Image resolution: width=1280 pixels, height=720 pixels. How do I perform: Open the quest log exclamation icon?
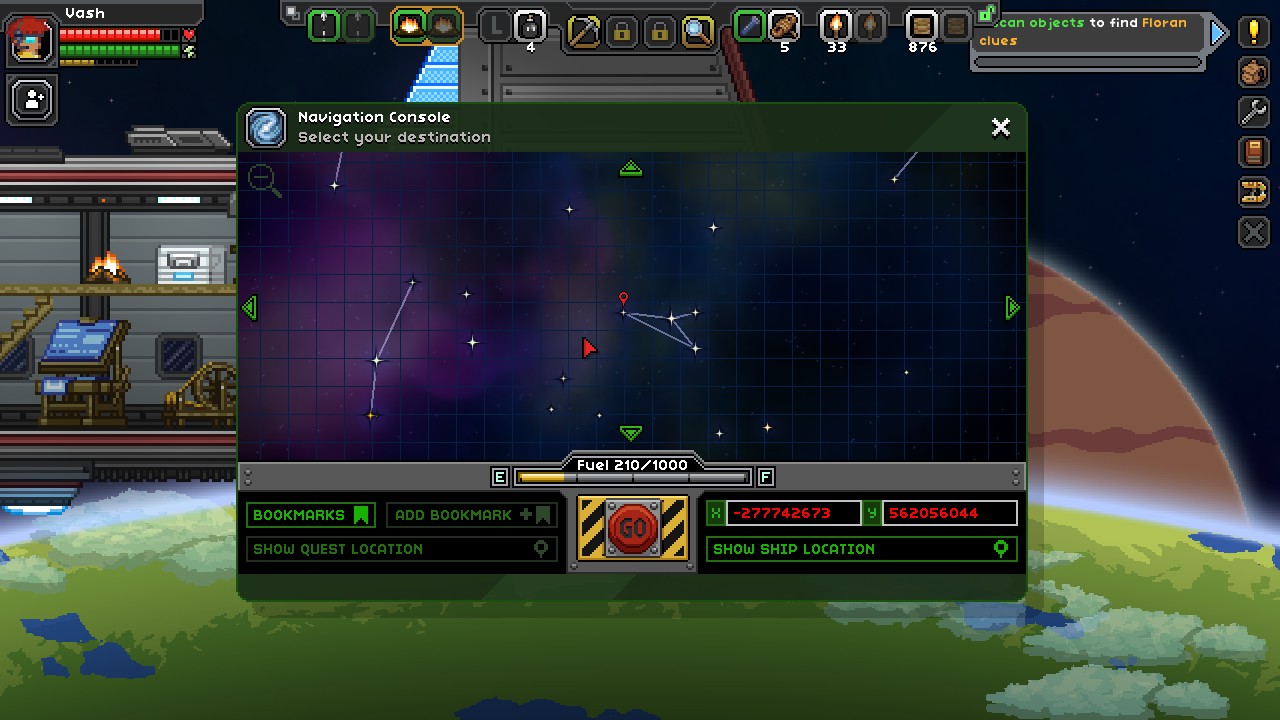point(1253,32)
